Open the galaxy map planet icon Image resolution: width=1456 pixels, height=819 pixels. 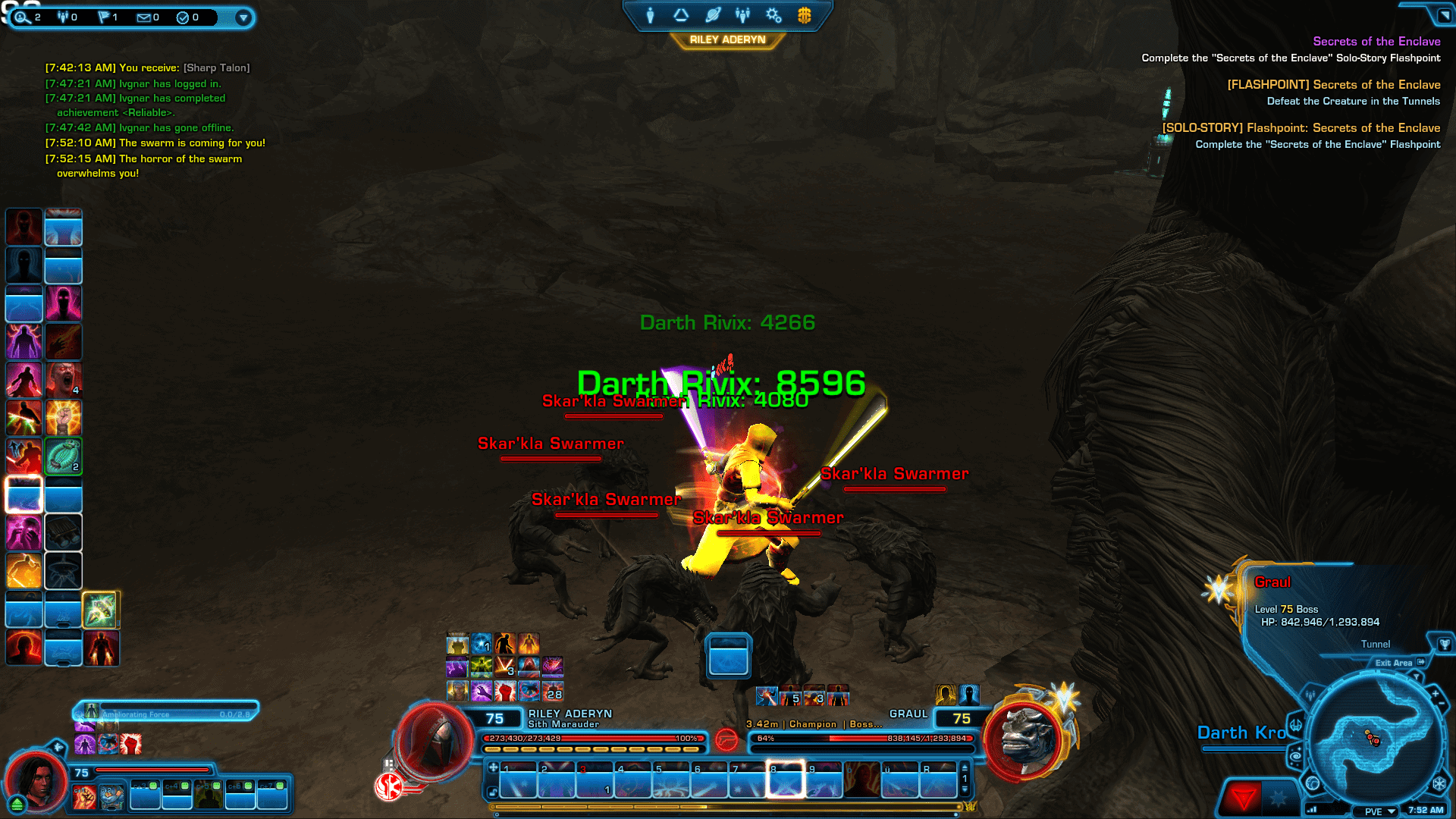pyautogui.click(x=712, y=15)
